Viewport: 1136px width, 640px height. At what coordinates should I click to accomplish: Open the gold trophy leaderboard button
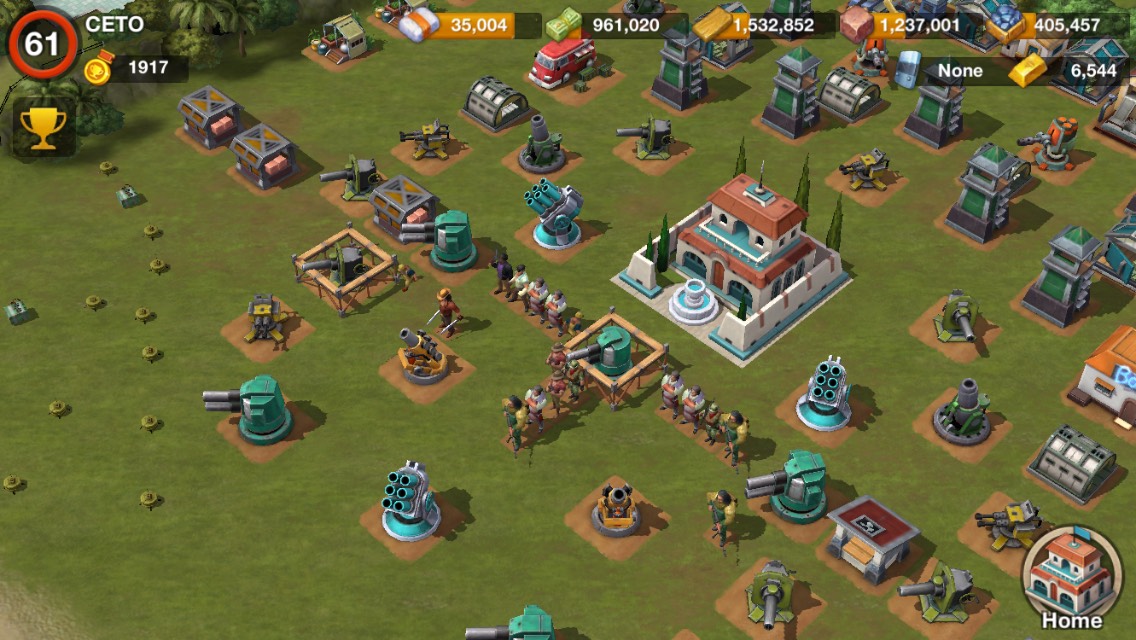44,128
